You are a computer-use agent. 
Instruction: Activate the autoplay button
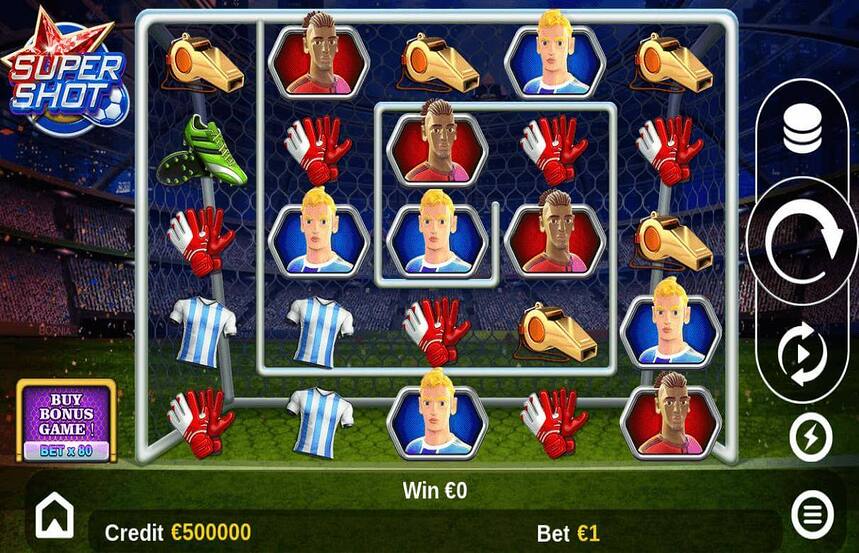[803, 353]
